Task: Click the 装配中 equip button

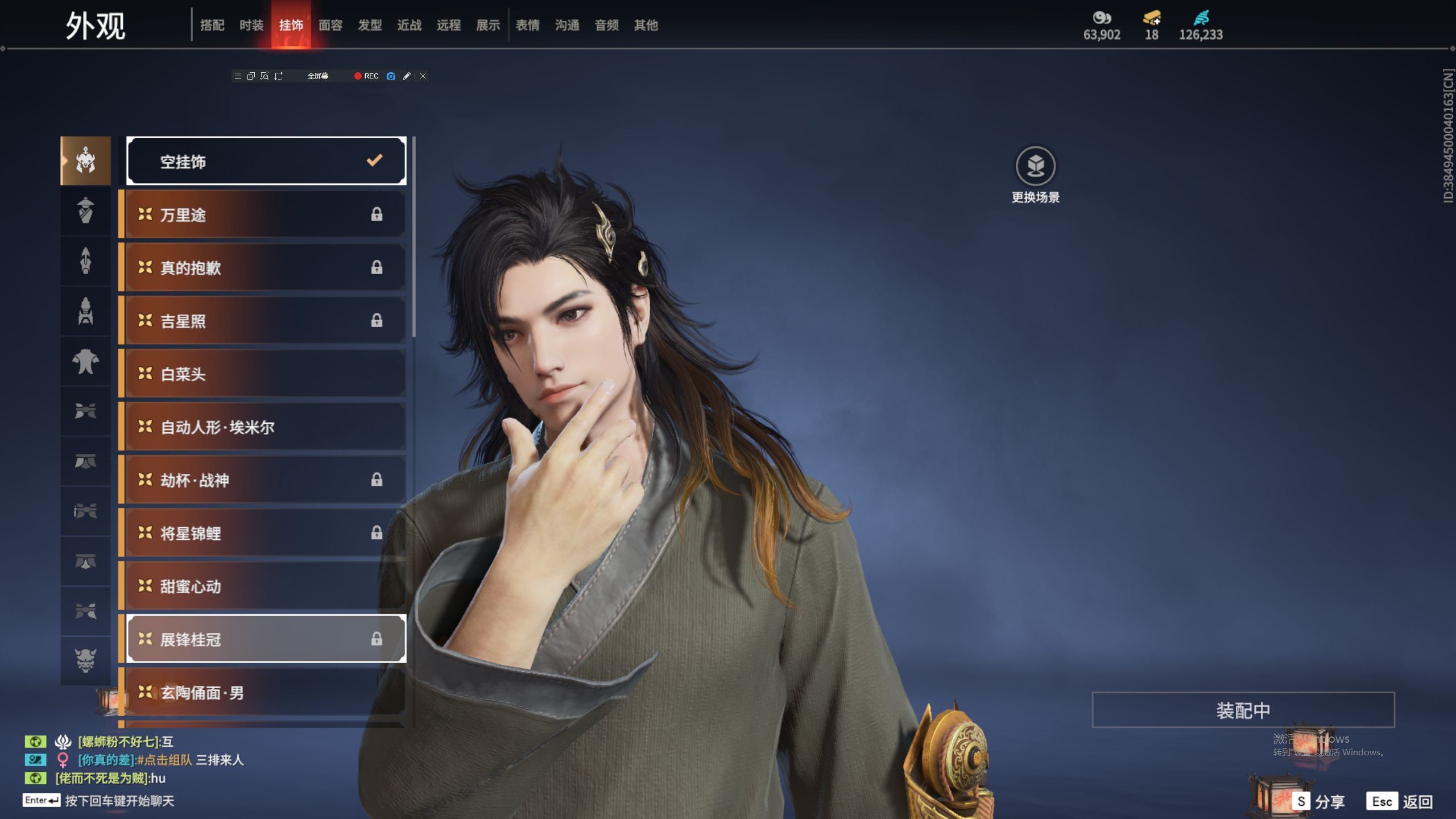Action: (x=1243, y=710)
